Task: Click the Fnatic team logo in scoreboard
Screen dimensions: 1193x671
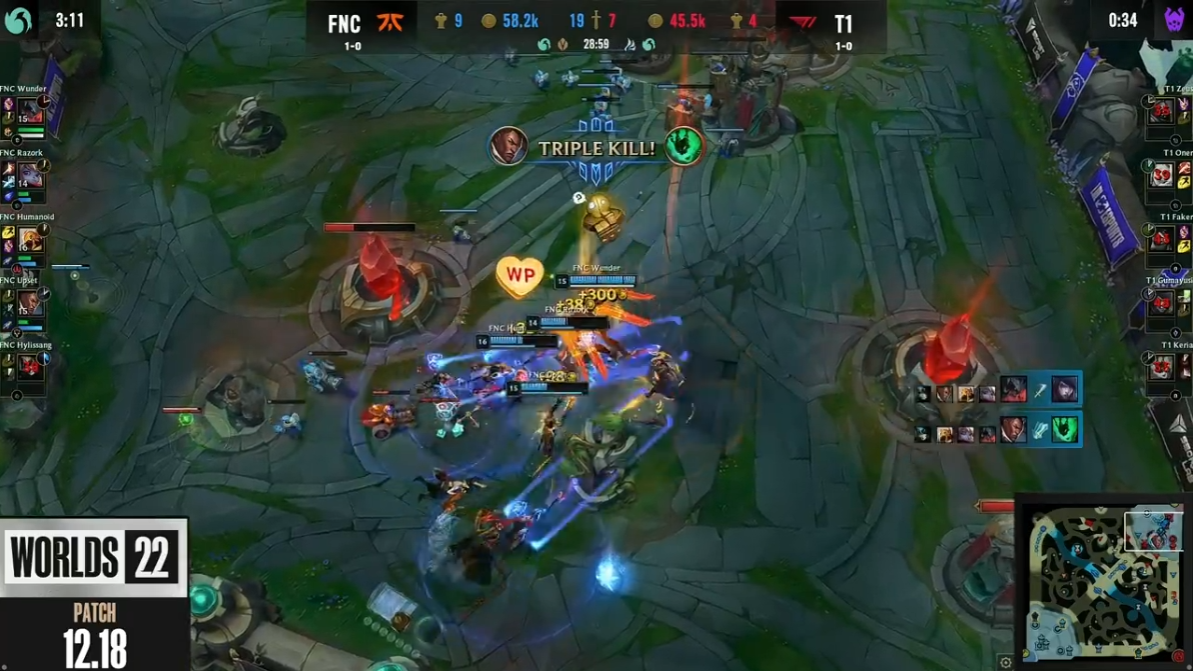Action: [389, 22]
